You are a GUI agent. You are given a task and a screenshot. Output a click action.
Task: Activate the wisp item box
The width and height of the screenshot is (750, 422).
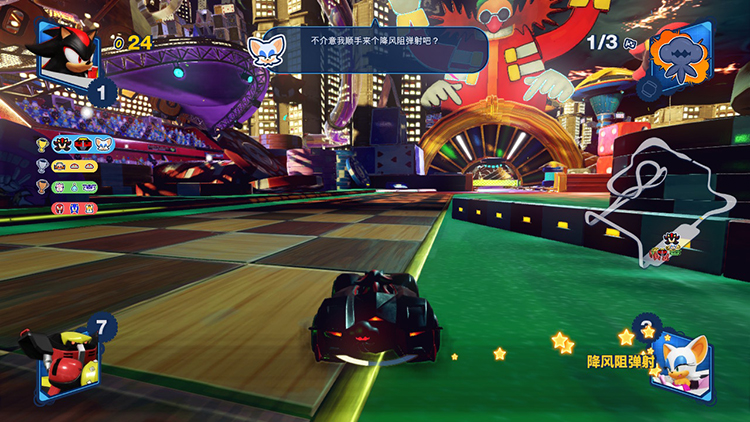pos(686,56)
